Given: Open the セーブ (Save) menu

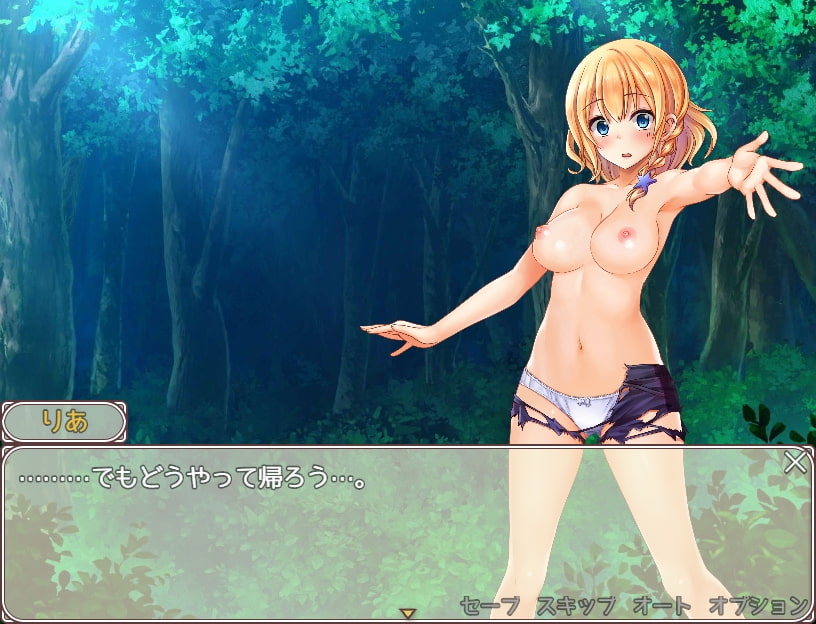Looking at the screenshot, I should 490,605.
